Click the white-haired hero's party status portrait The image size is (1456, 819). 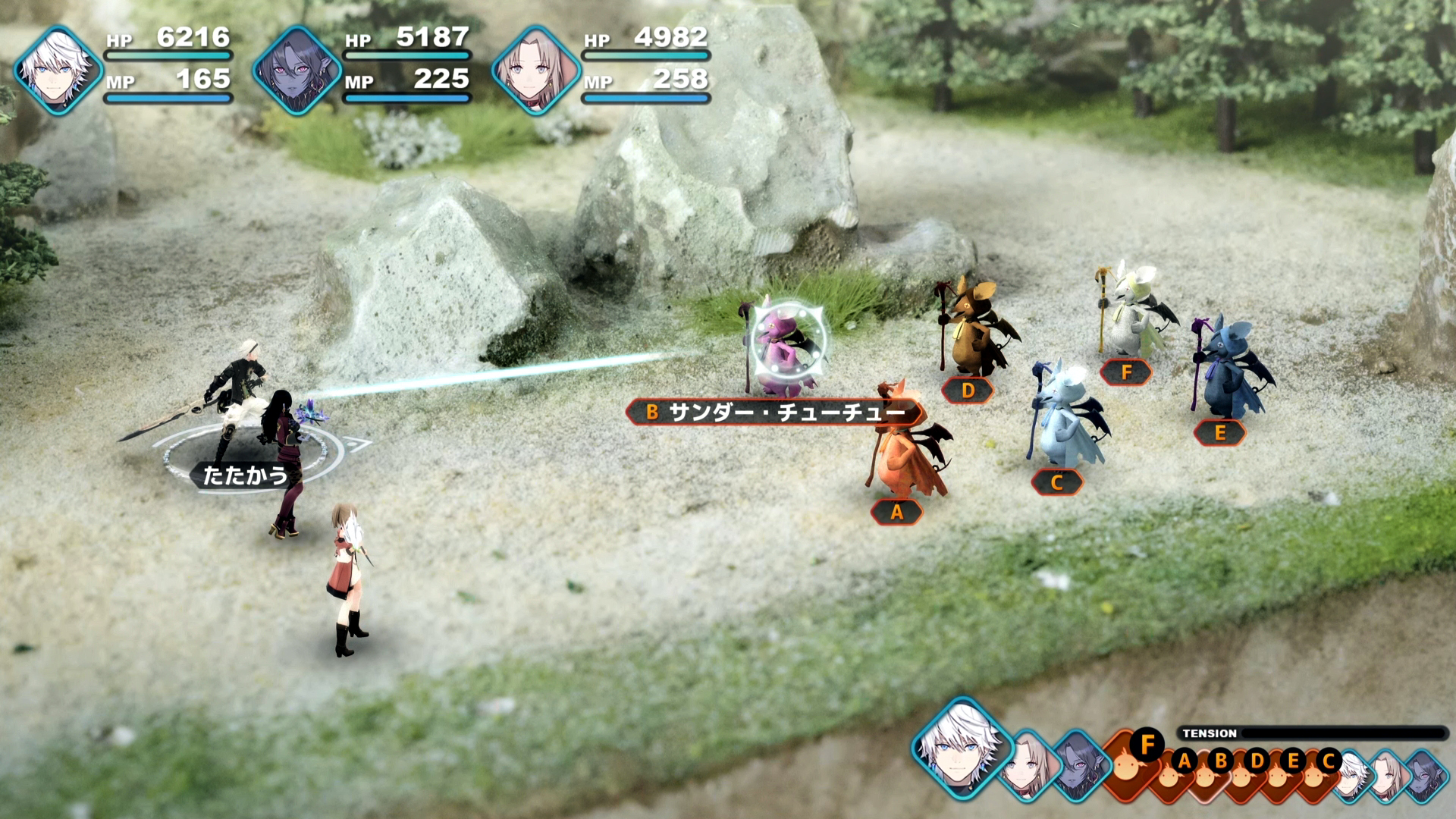tap(58, 70)
